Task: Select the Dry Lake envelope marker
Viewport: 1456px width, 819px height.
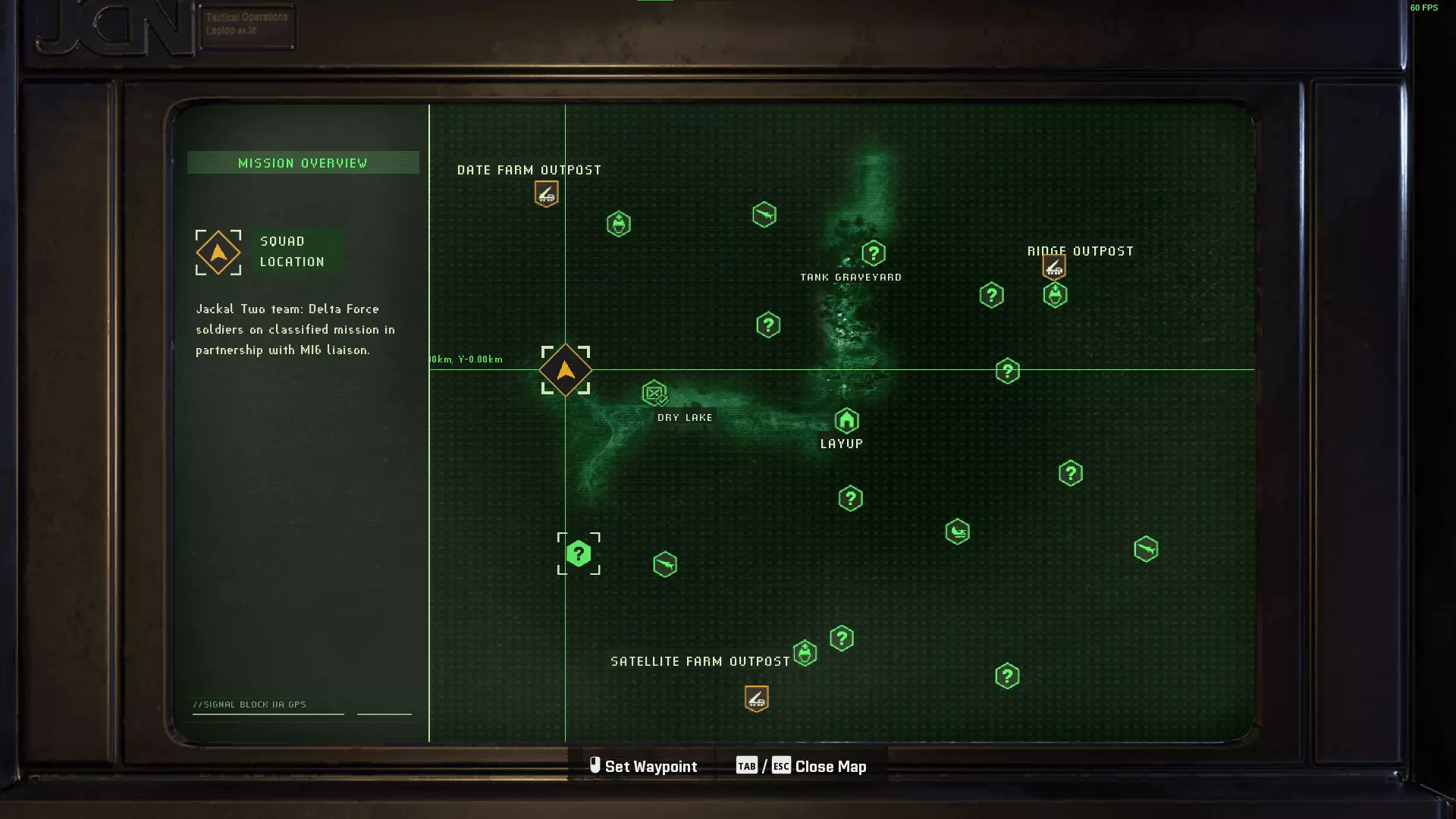Action: tap(654, 393)
